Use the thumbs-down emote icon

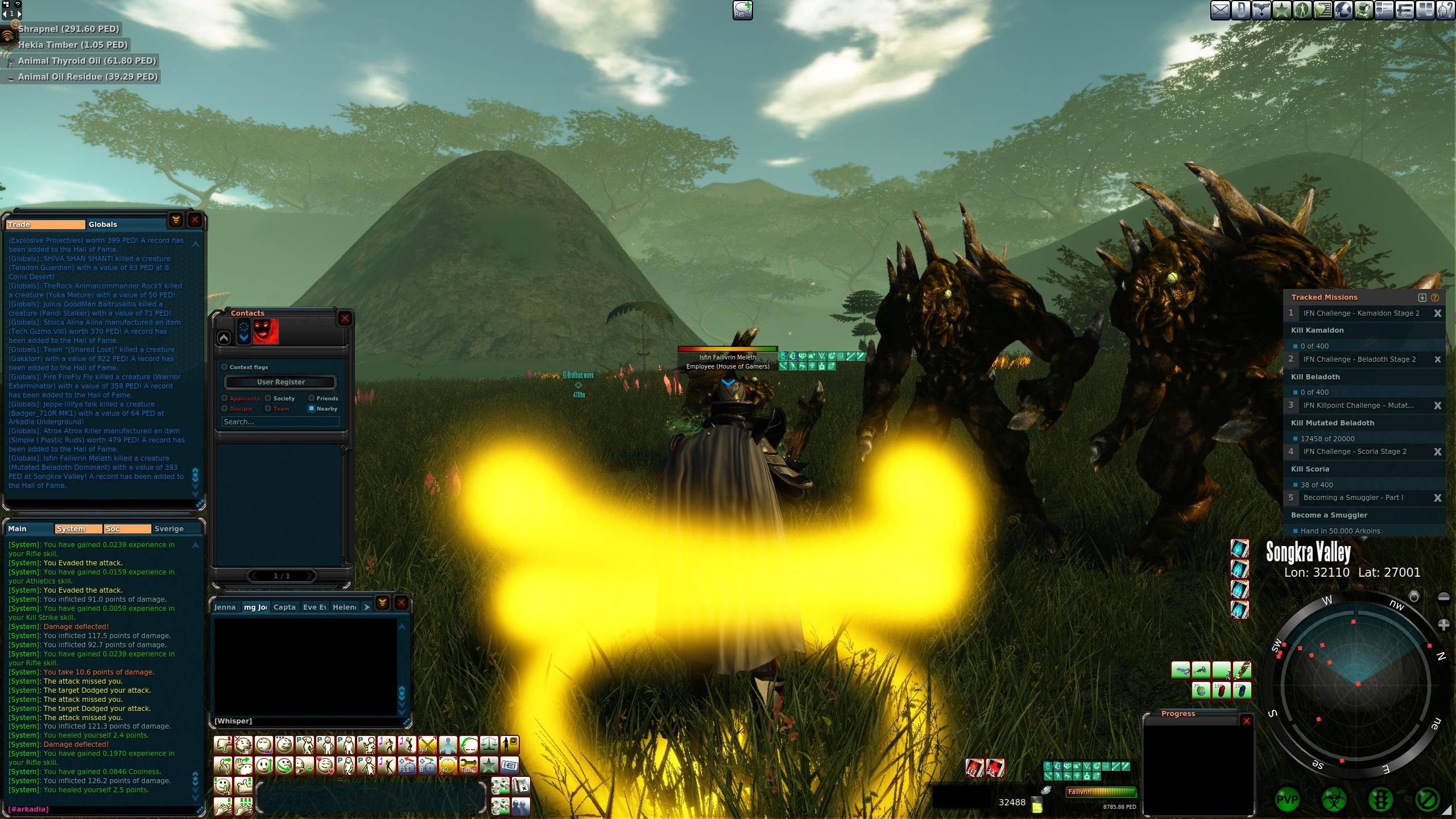coord(224,745)
